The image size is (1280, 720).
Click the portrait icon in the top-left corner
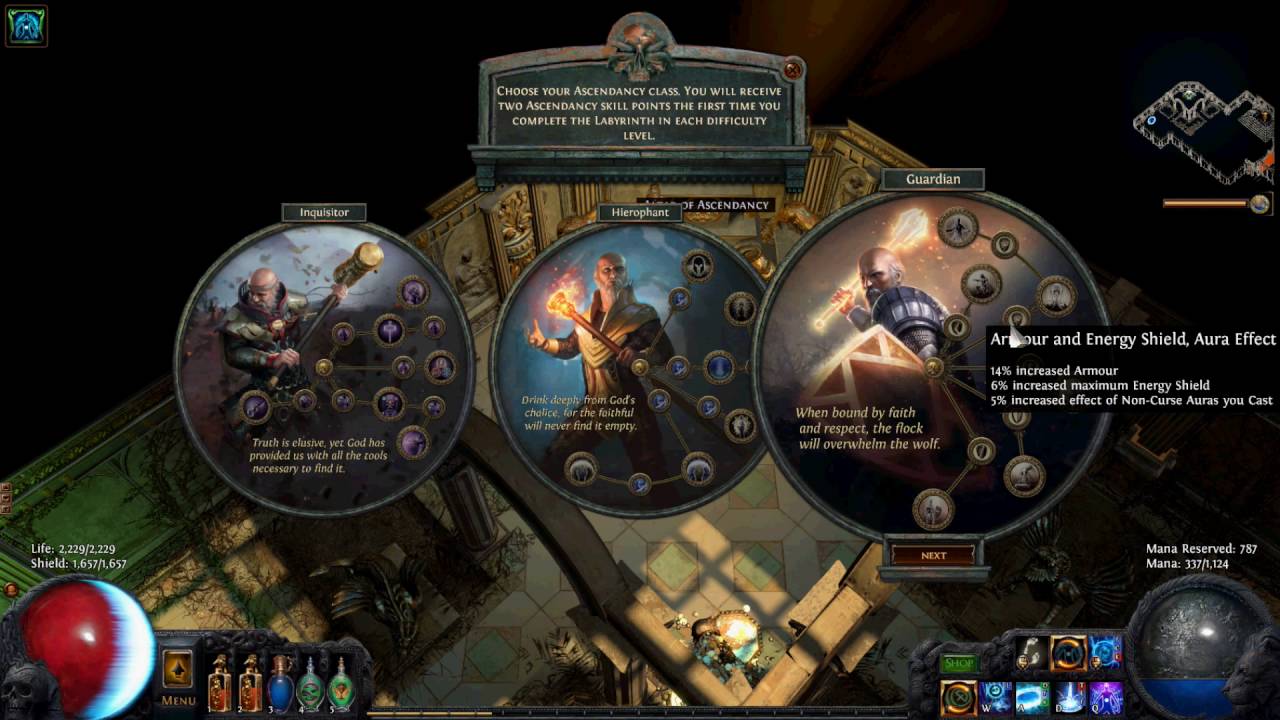tap(26, 26)
